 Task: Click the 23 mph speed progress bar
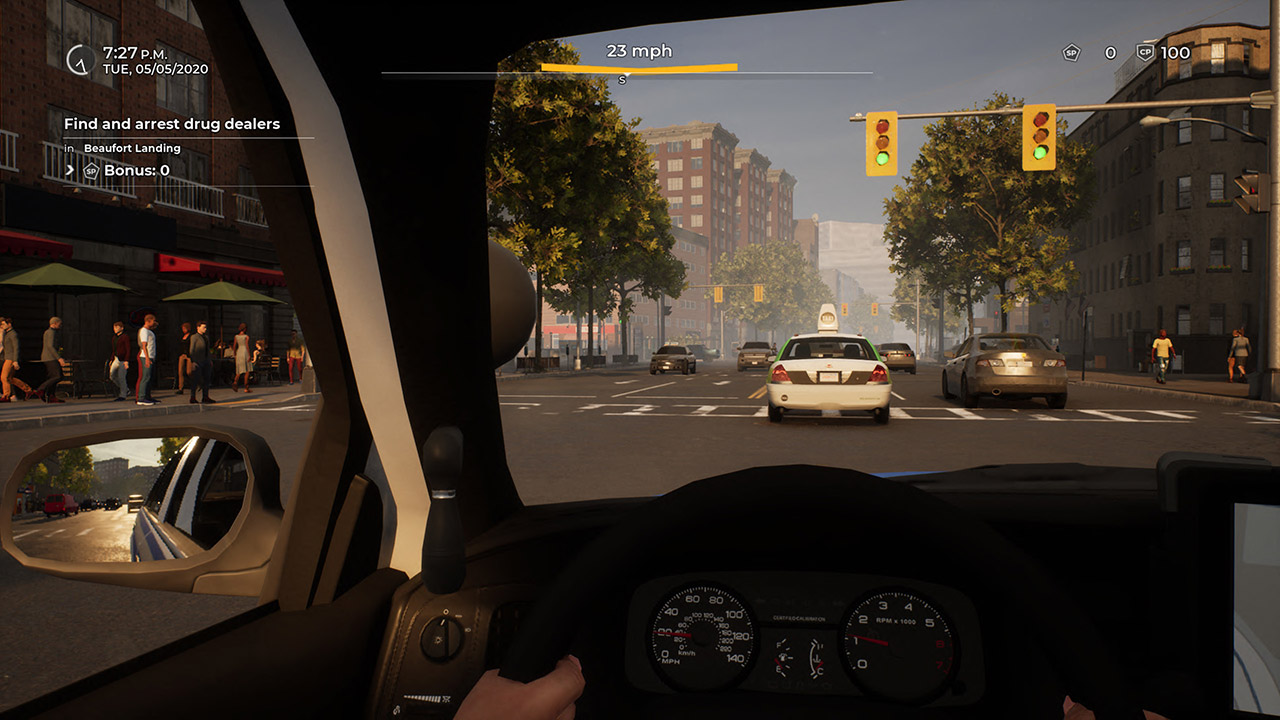pyautogui.click(x=640, y=65)
